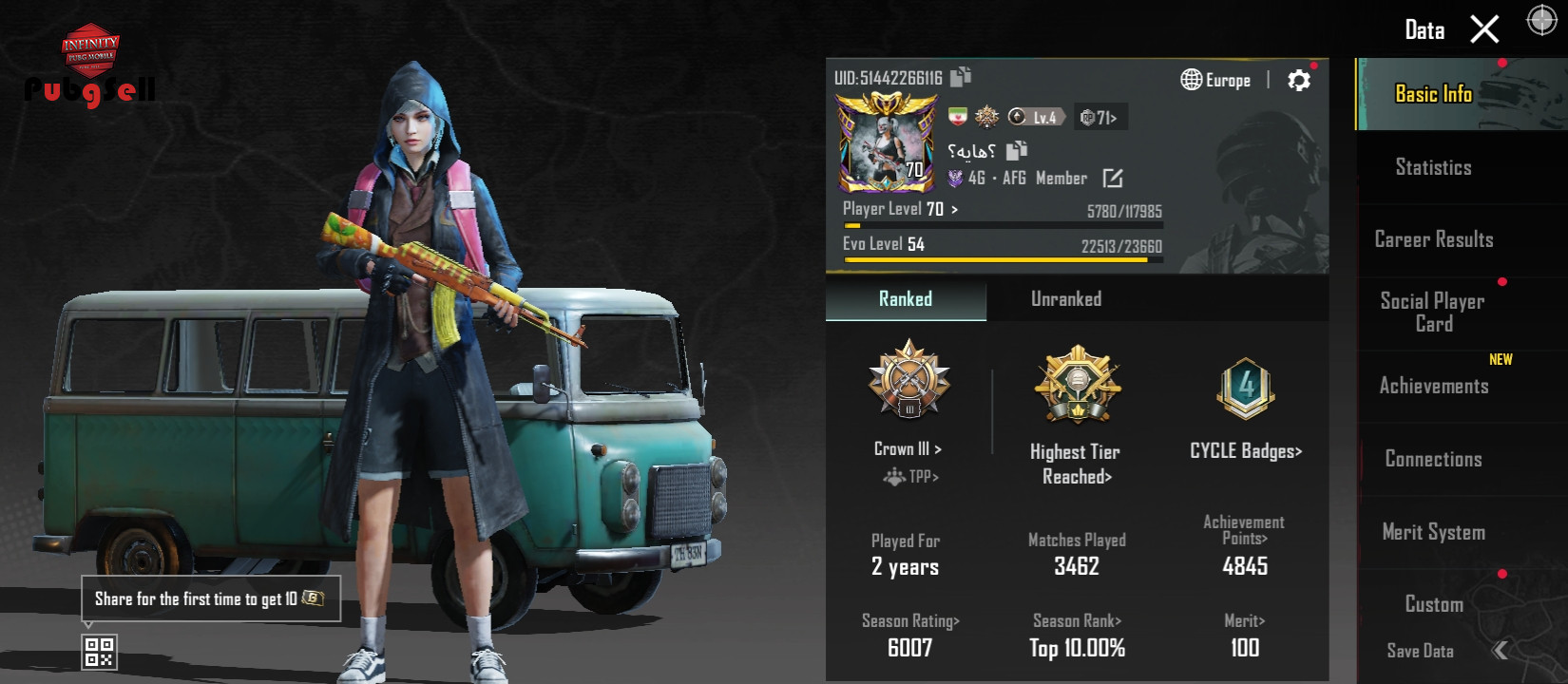1568x684 pixels.
Task: Open the profile settings gear
Action: [x=1298, y=81]
